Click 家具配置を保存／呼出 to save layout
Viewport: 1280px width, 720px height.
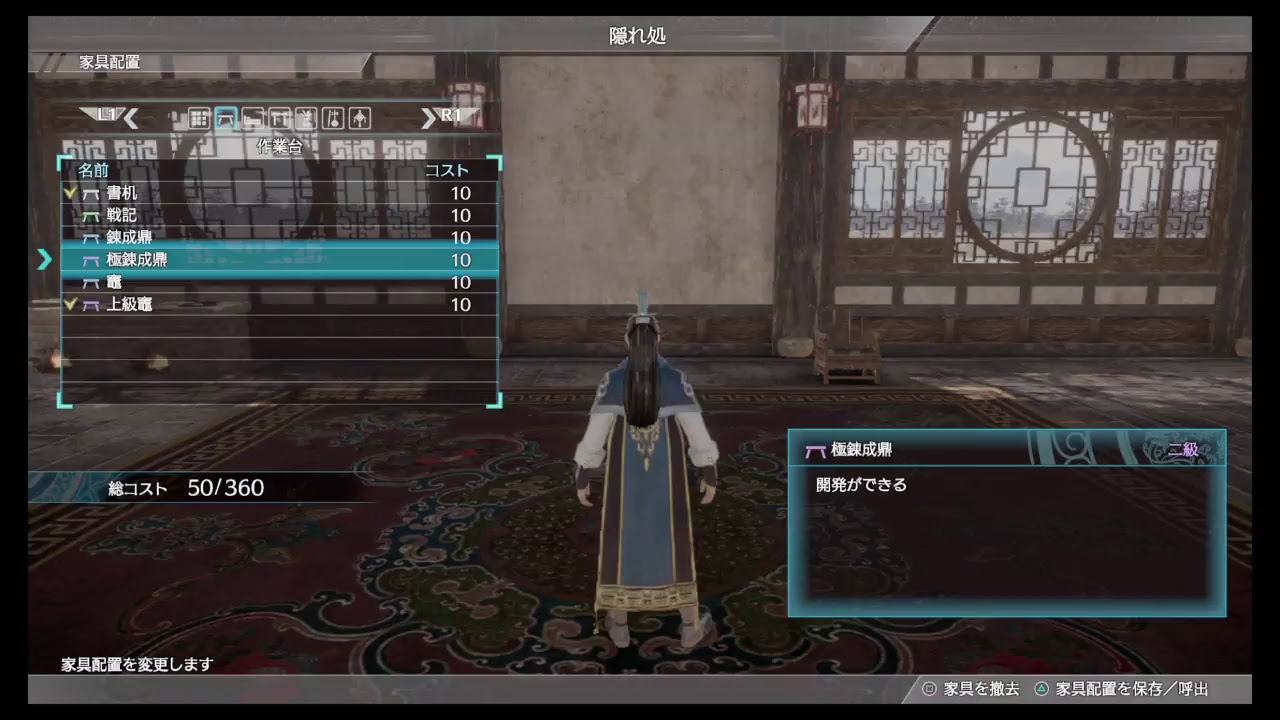pos(1130,689)
